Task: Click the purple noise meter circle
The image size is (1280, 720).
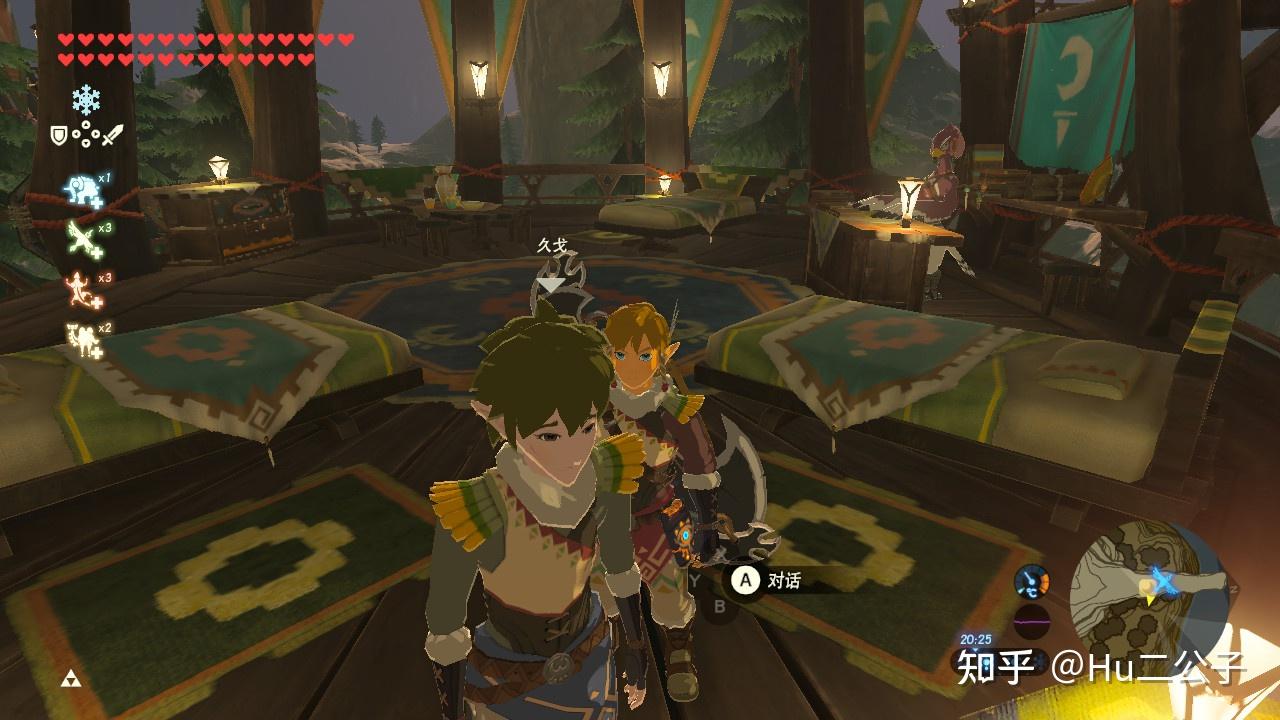Action: click(x=1032, y=621)
